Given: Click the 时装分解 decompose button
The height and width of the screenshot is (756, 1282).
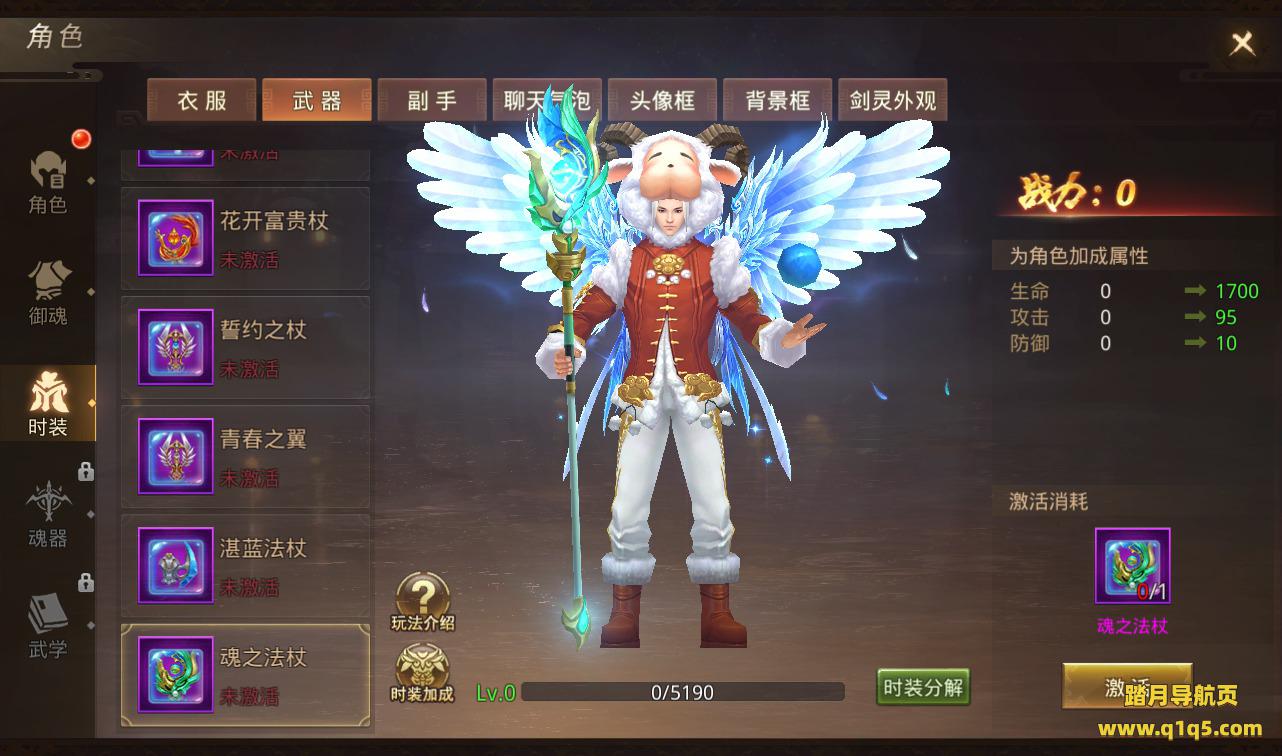Looking at the screenshot, I should point(923,687).
